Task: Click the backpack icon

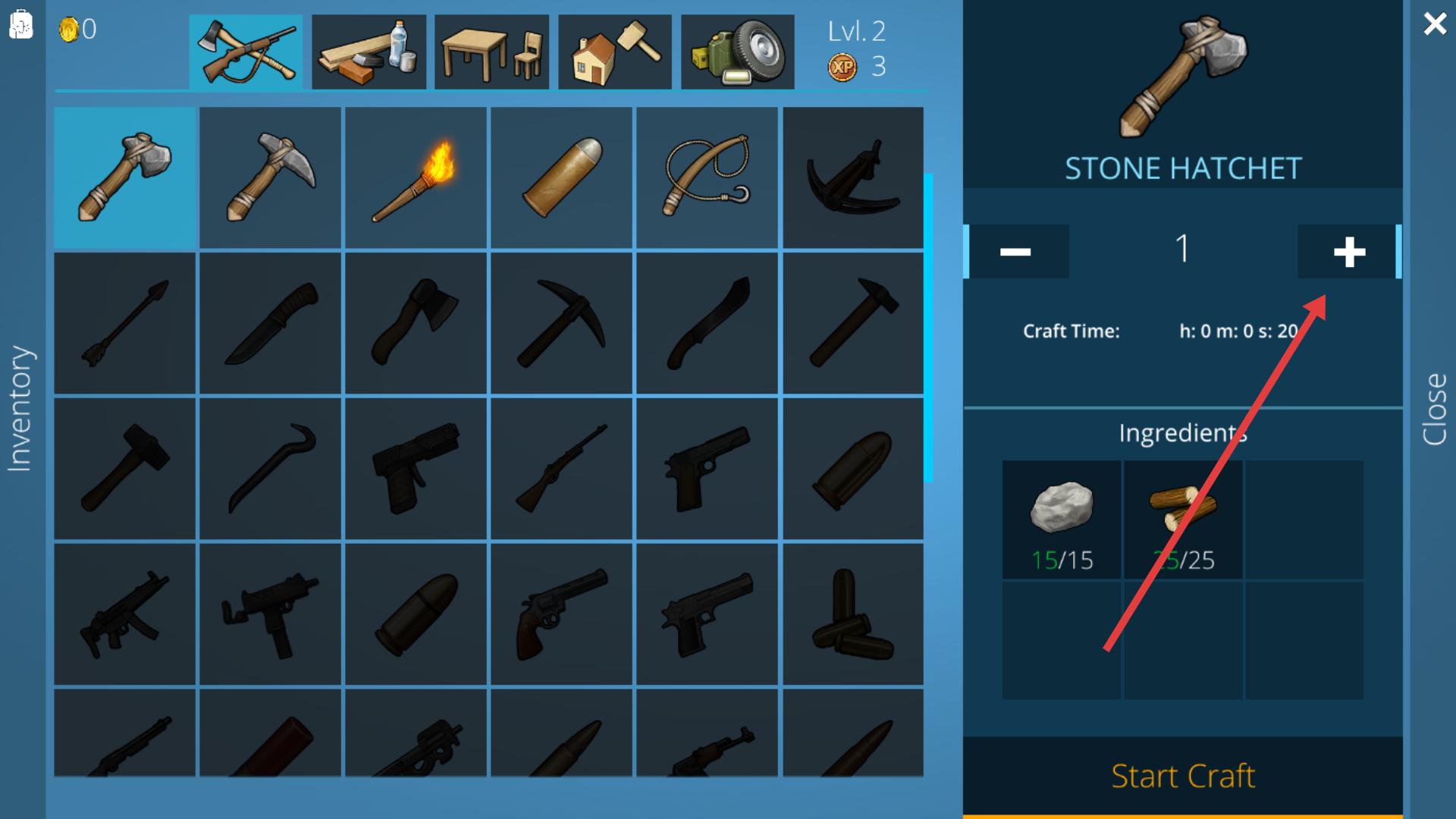Action: point(21,24)
